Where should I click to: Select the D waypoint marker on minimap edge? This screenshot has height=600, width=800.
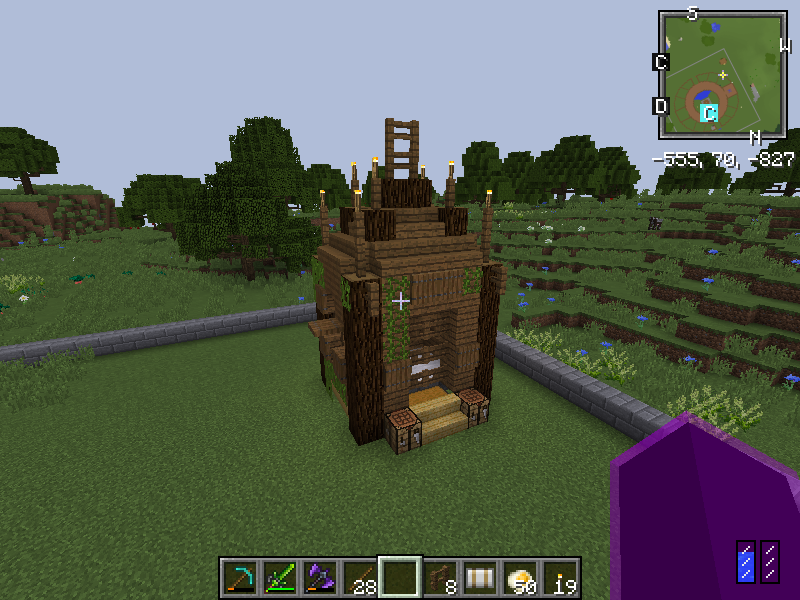(660, 106)
